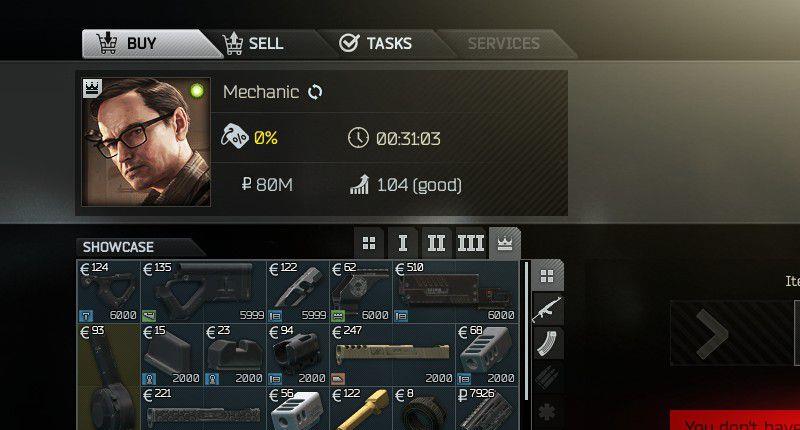
Task: Filter showcase by loyalty level III
Action: pos(470,243)
